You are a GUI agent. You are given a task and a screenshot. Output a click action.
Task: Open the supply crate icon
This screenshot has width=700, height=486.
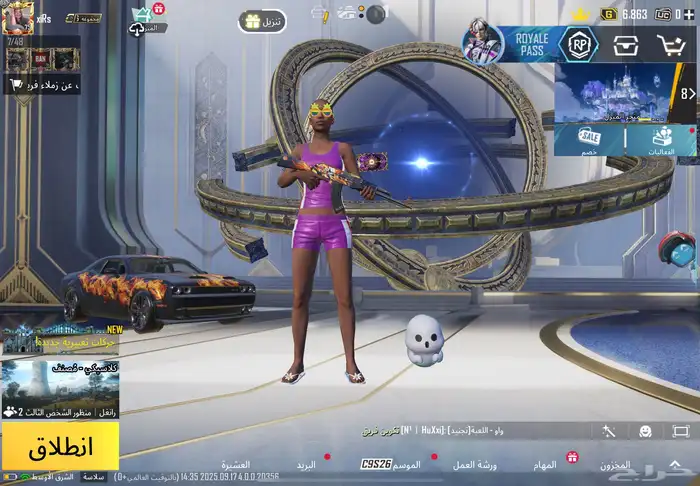627,45
